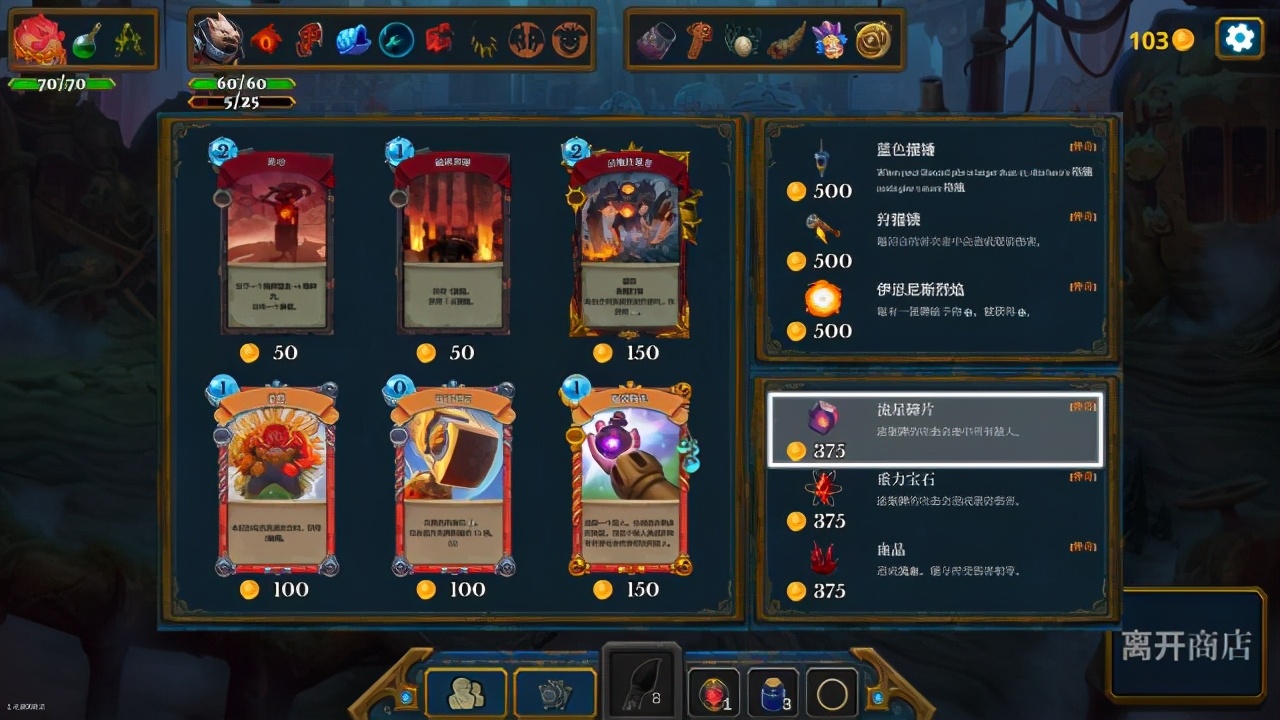Select the red gem potion slot
The width and height of the screenshot is (1280, 720).
click(x=712, y=691)
